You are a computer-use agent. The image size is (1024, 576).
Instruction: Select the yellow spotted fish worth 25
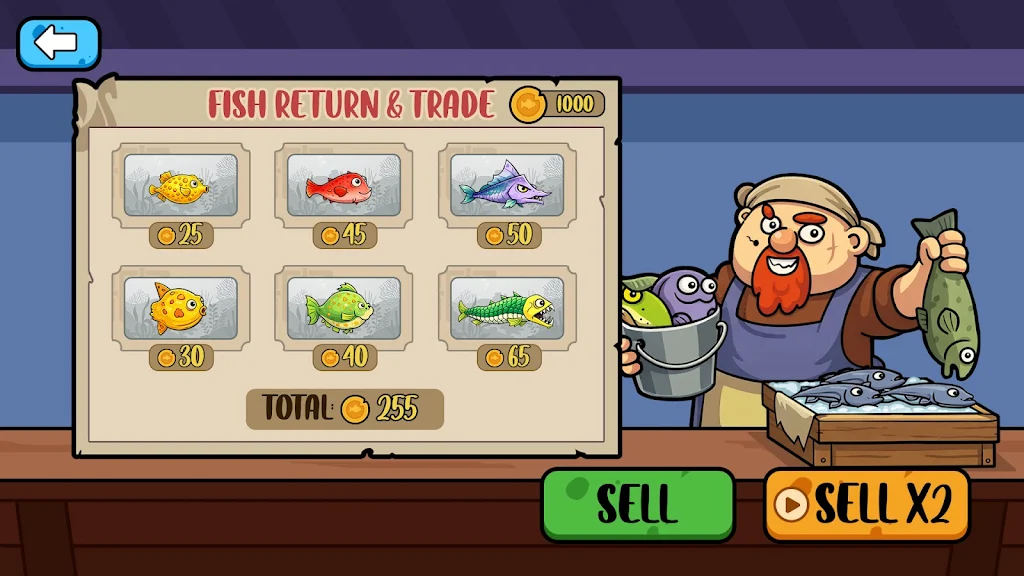(x=180, y=185)
